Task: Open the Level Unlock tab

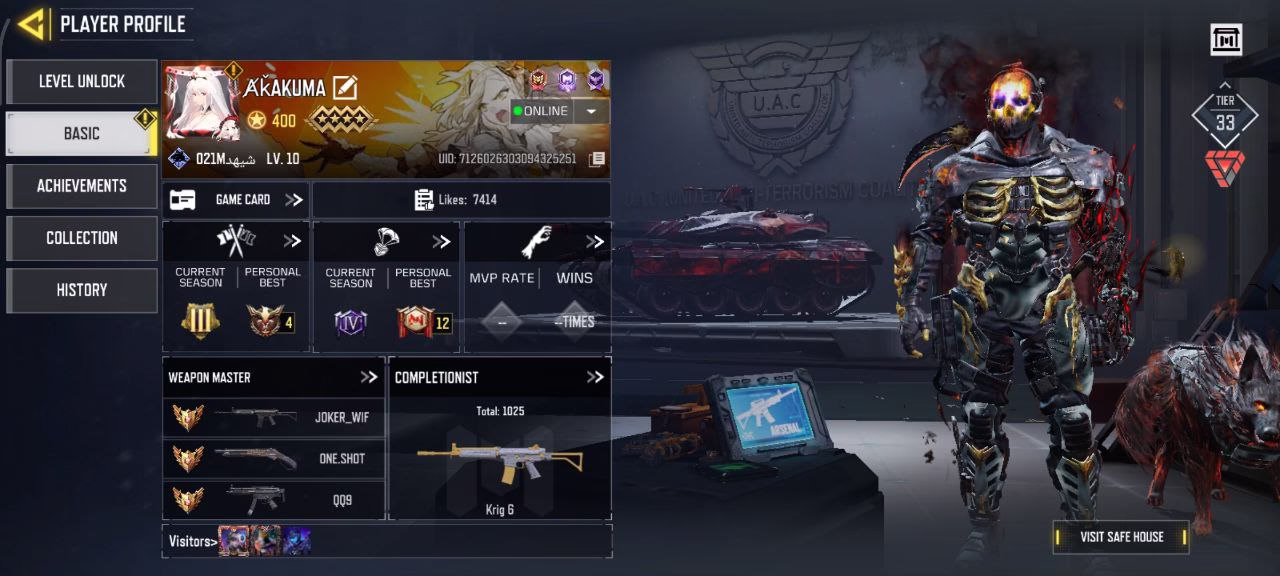Action: [82, 82]
